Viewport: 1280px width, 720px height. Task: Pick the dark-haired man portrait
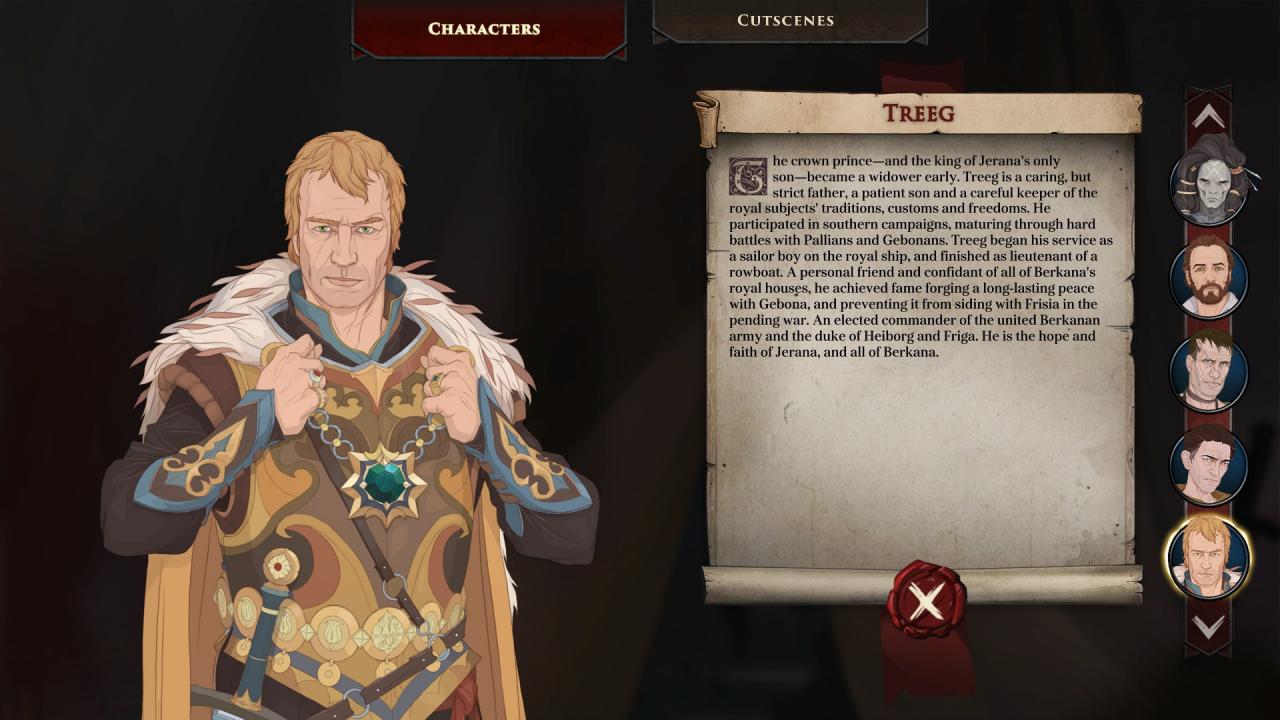(1209, 465)
